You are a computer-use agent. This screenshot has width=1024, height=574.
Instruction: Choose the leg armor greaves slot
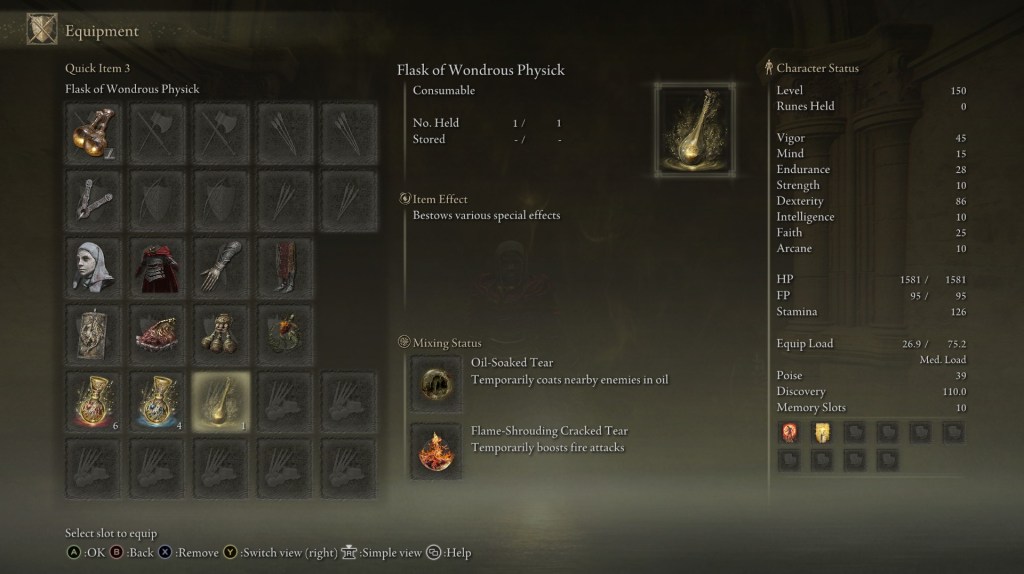[283, 265]
